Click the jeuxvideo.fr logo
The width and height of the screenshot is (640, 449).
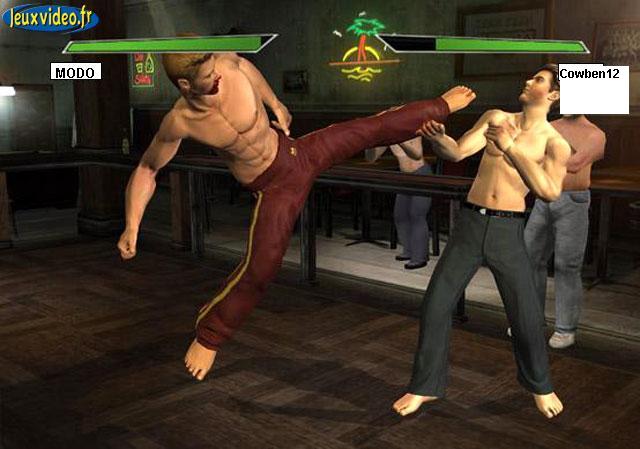[x=50, y=17]
